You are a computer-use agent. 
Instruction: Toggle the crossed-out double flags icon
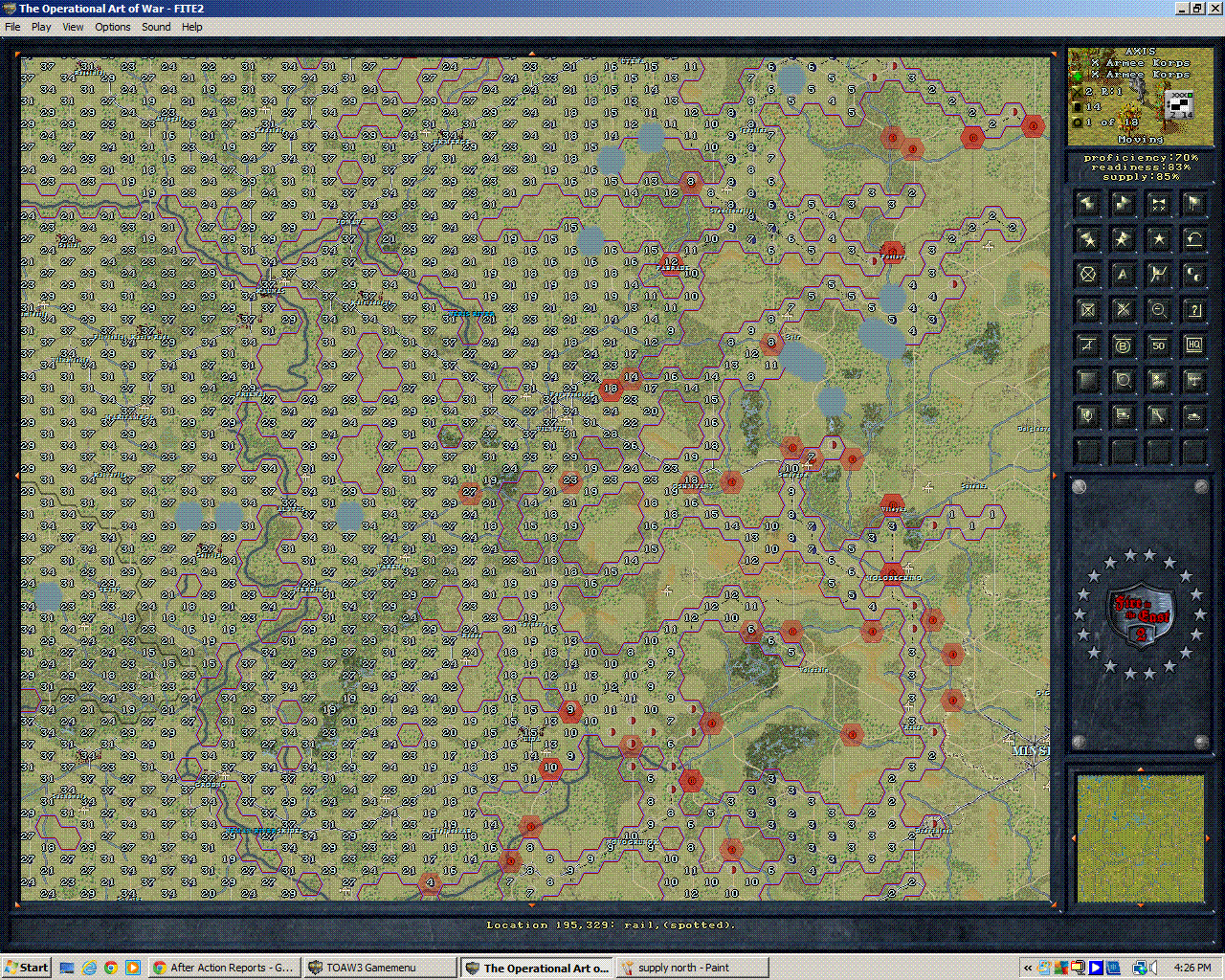(1158, 203)
